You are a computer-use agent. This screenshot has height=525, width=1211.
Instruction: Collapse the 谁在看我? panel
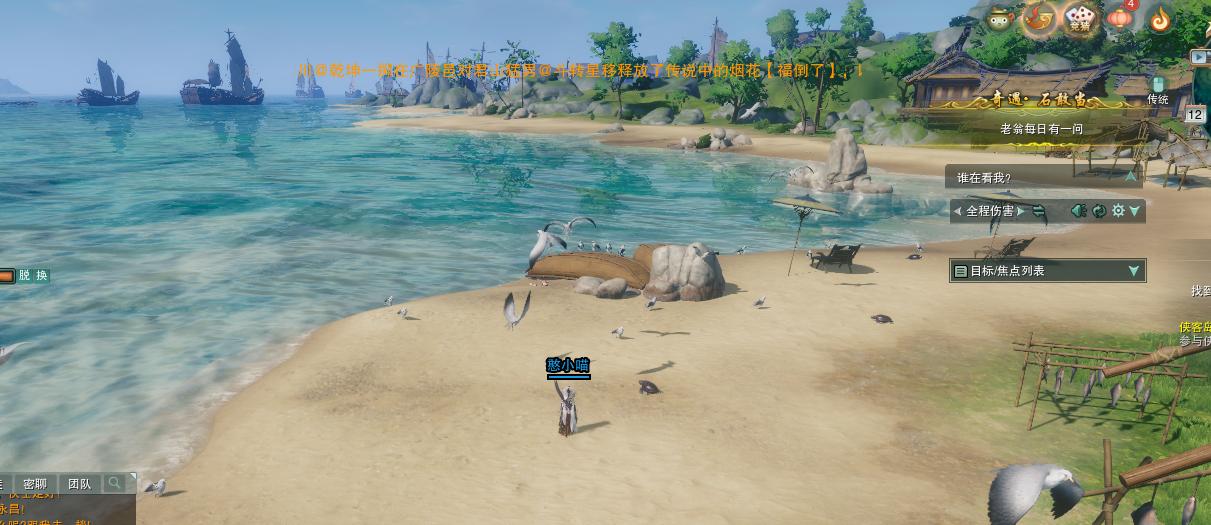point(1131,177)
